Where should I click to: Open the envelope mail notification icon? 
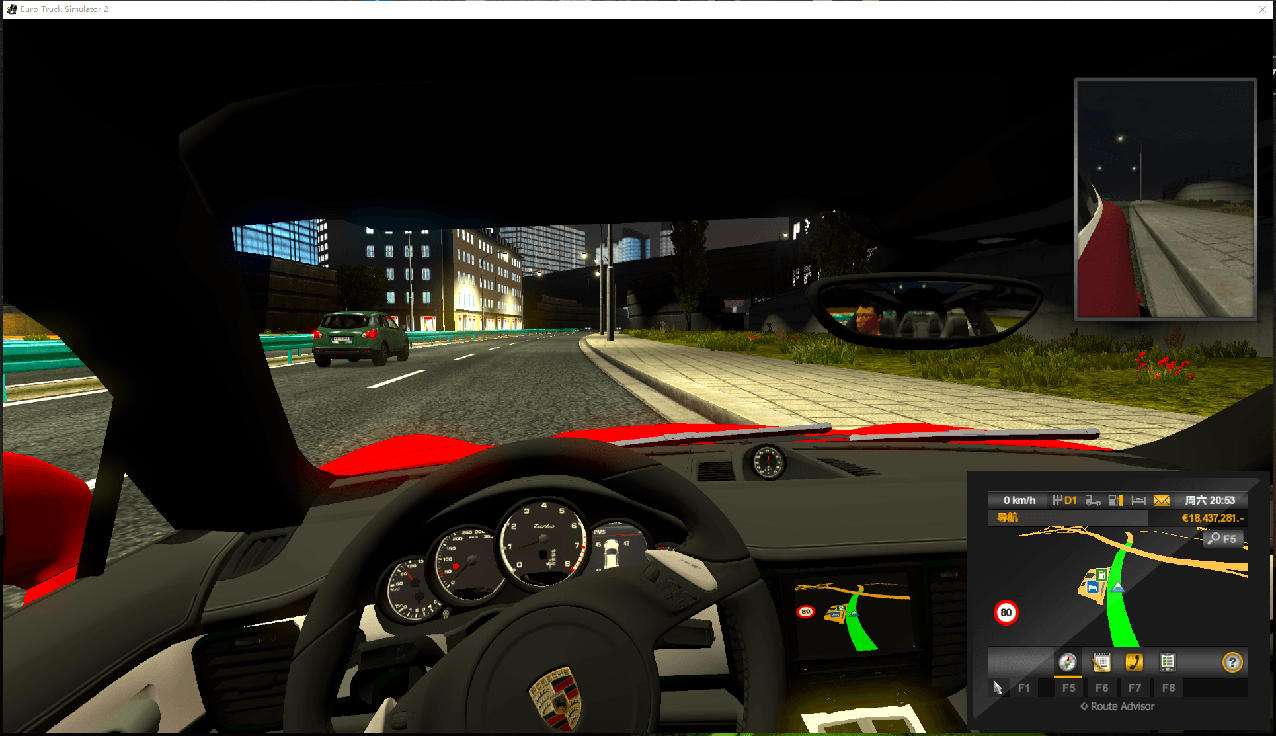[1162, 500]
